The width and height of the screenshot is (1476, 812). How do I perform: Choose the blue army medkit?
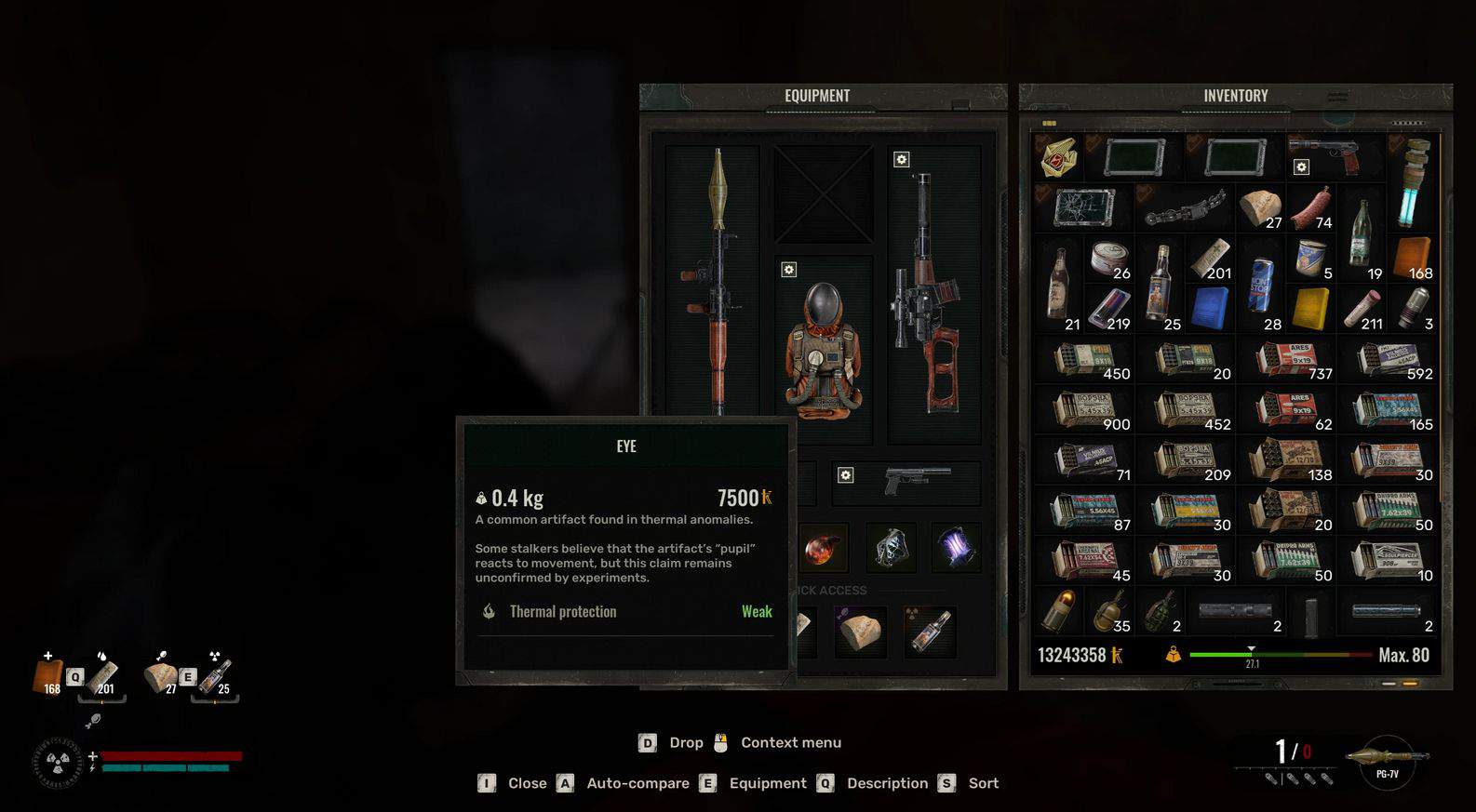coord(1210,309)
